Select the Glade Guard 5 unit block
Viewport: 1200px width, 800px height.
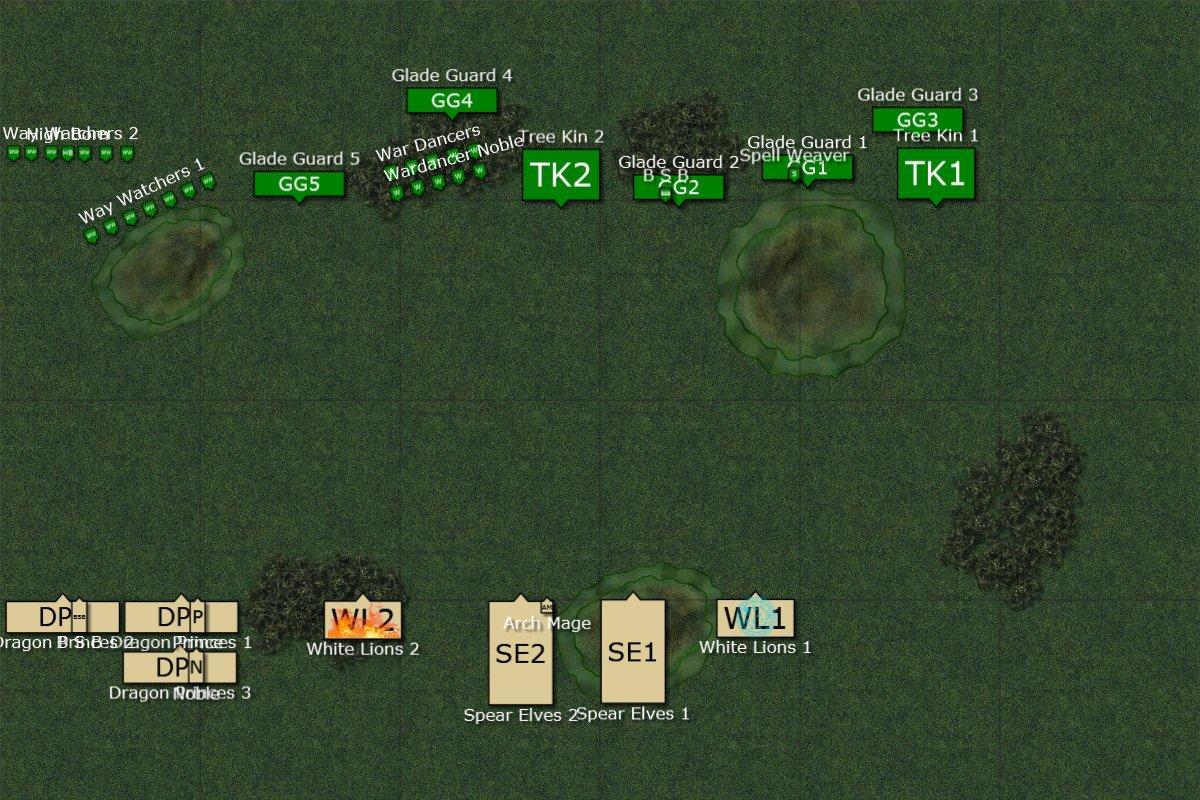click(299, 184)
